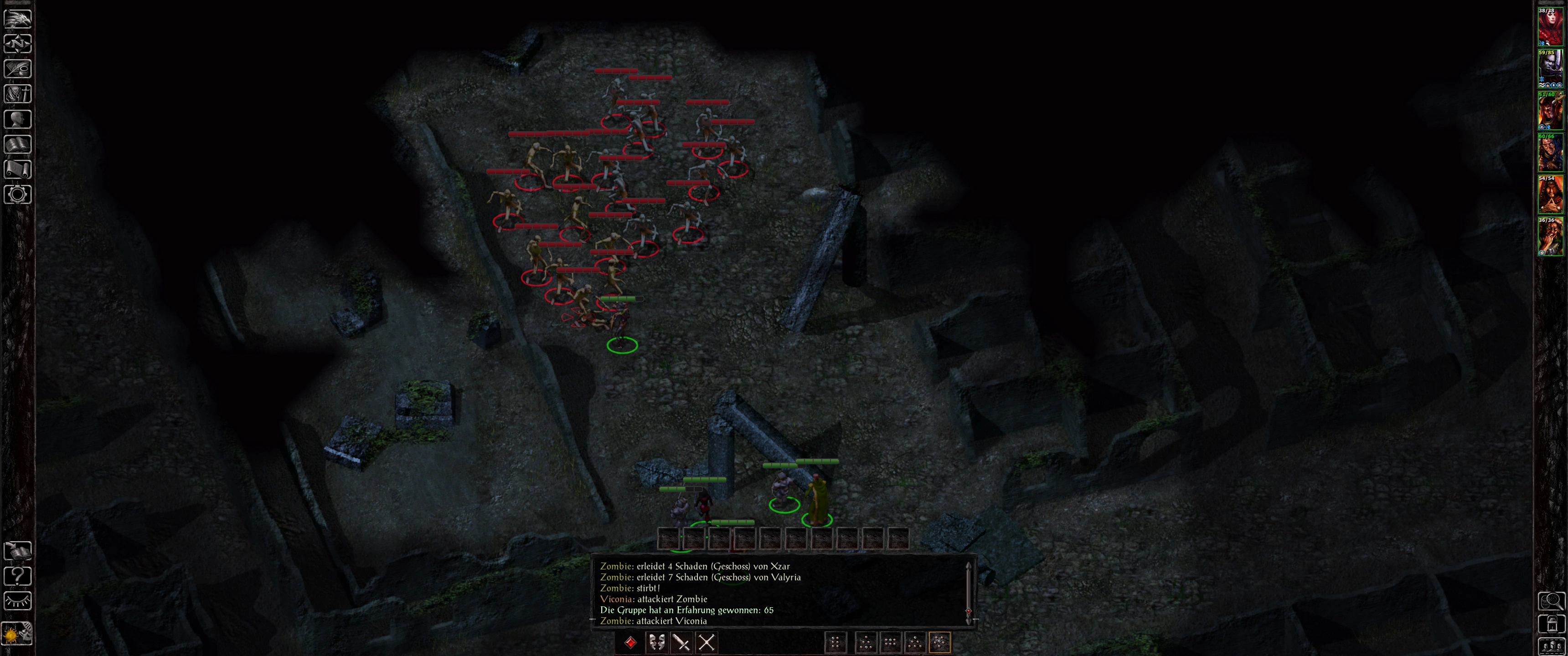Click the dragon head button in the sidebar
This screenshot has height=656, width=1568.
[18, 19]
